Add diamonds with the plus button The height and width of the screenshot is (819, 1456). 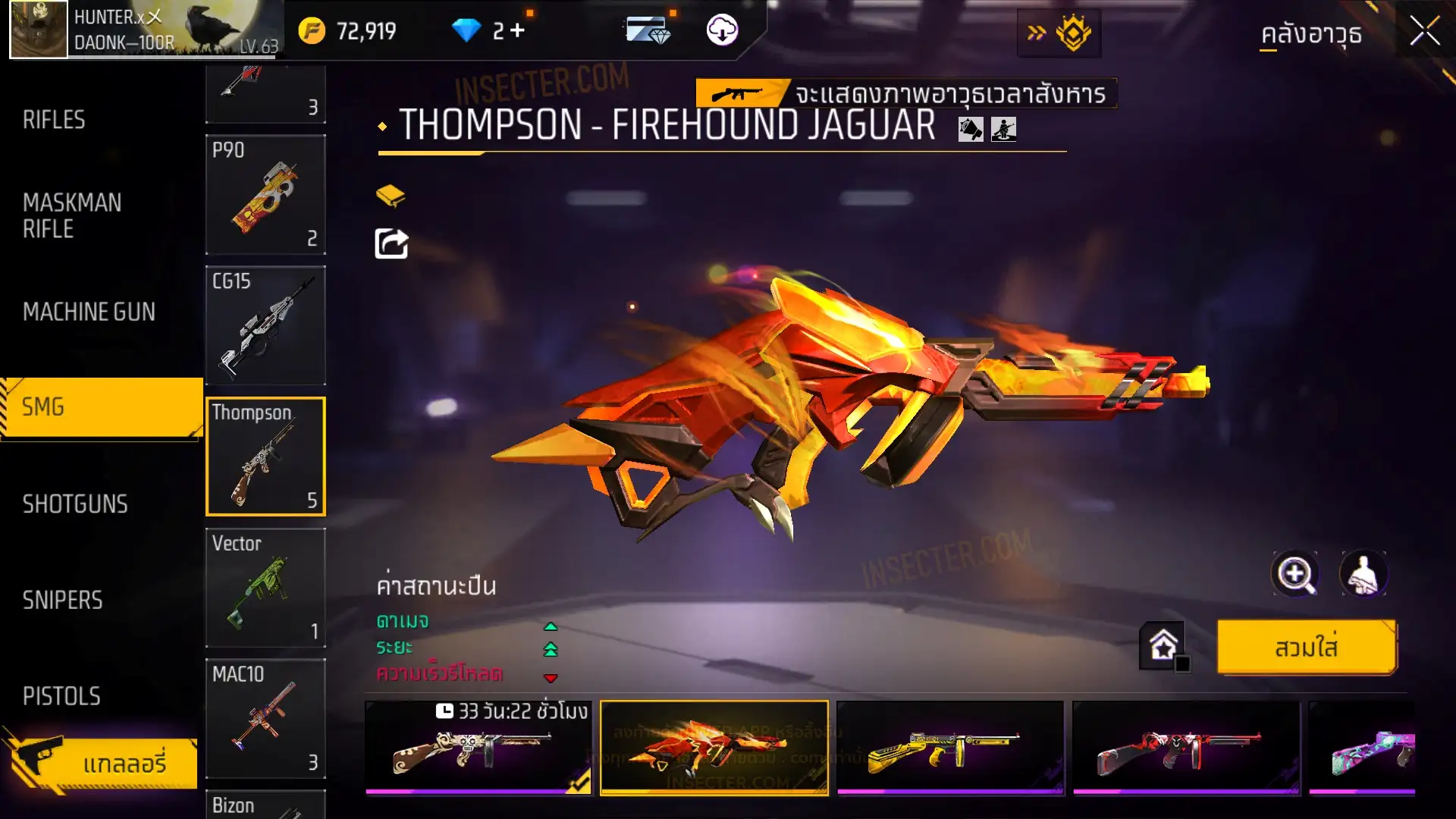pos(518,30)
